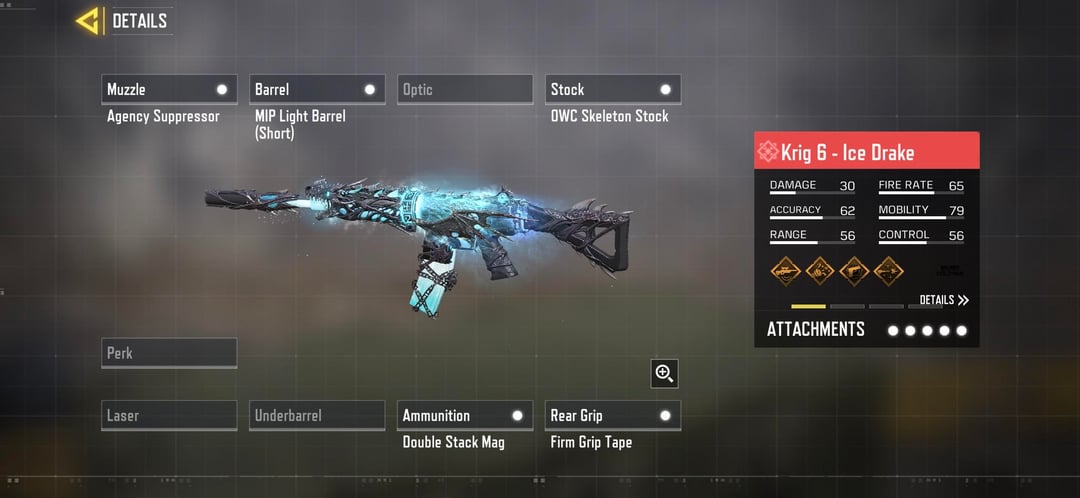
Task: Click the magnifying glass zoom icon
Action: 664,373
